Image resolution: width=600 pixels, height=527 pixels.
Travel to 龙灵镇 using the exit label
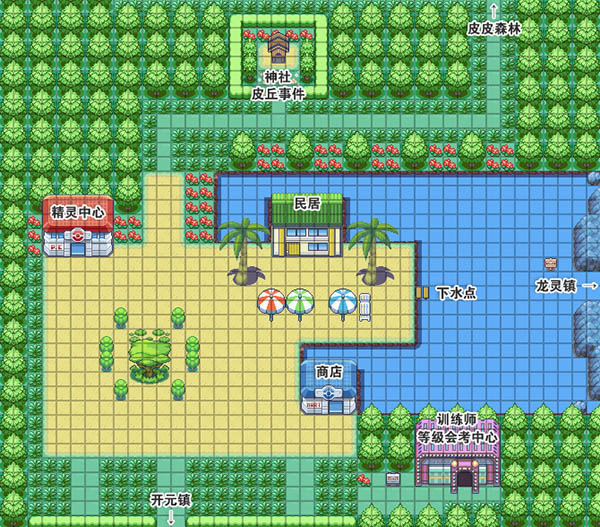[556, 286]
